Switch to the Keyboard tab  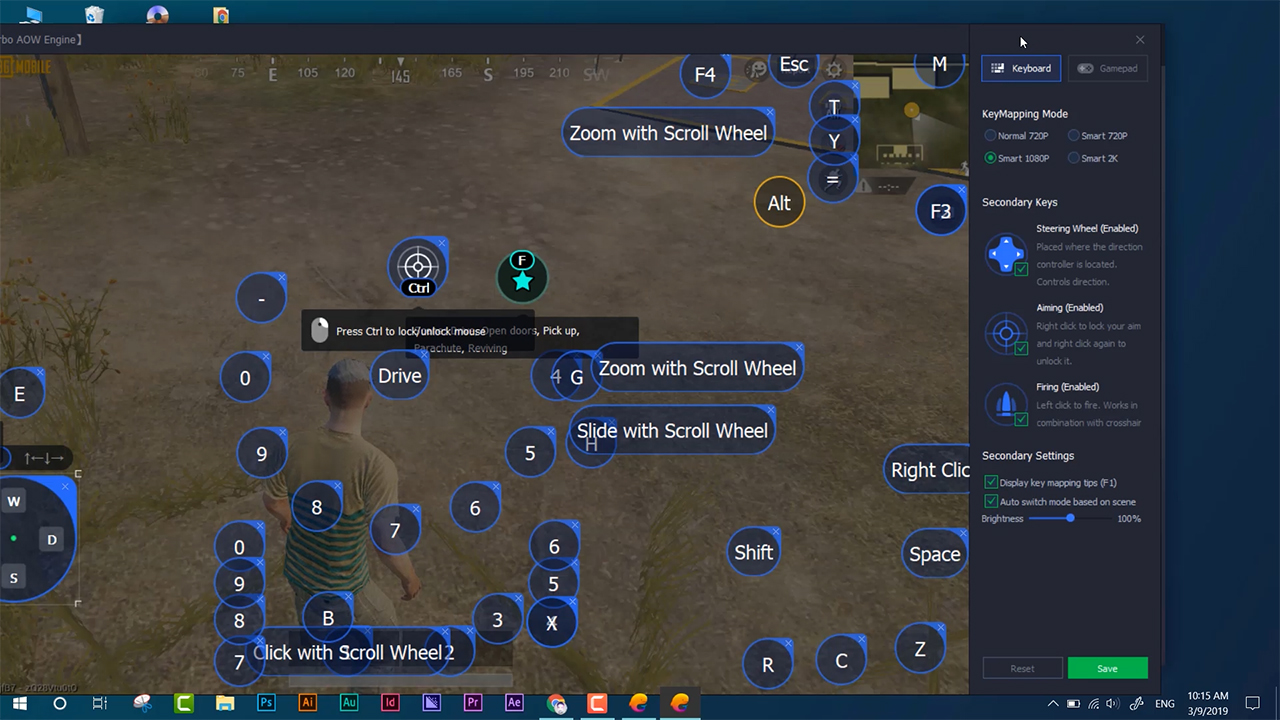(x=1021, y=69)
